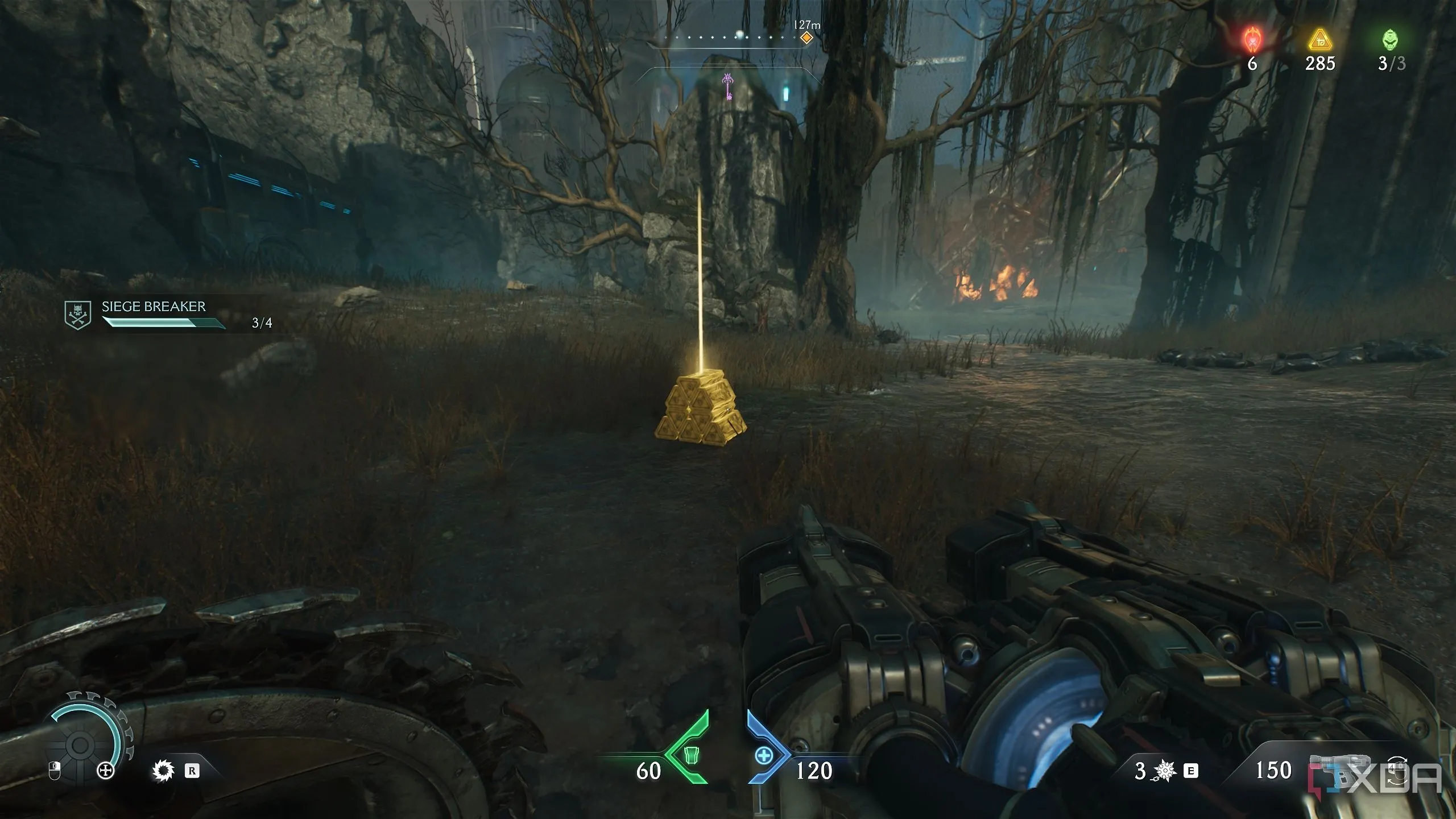Select the green helmet extra lives icon
Image resolution: width=1456 pixels, height=819 pixels.
(1391, 41)
